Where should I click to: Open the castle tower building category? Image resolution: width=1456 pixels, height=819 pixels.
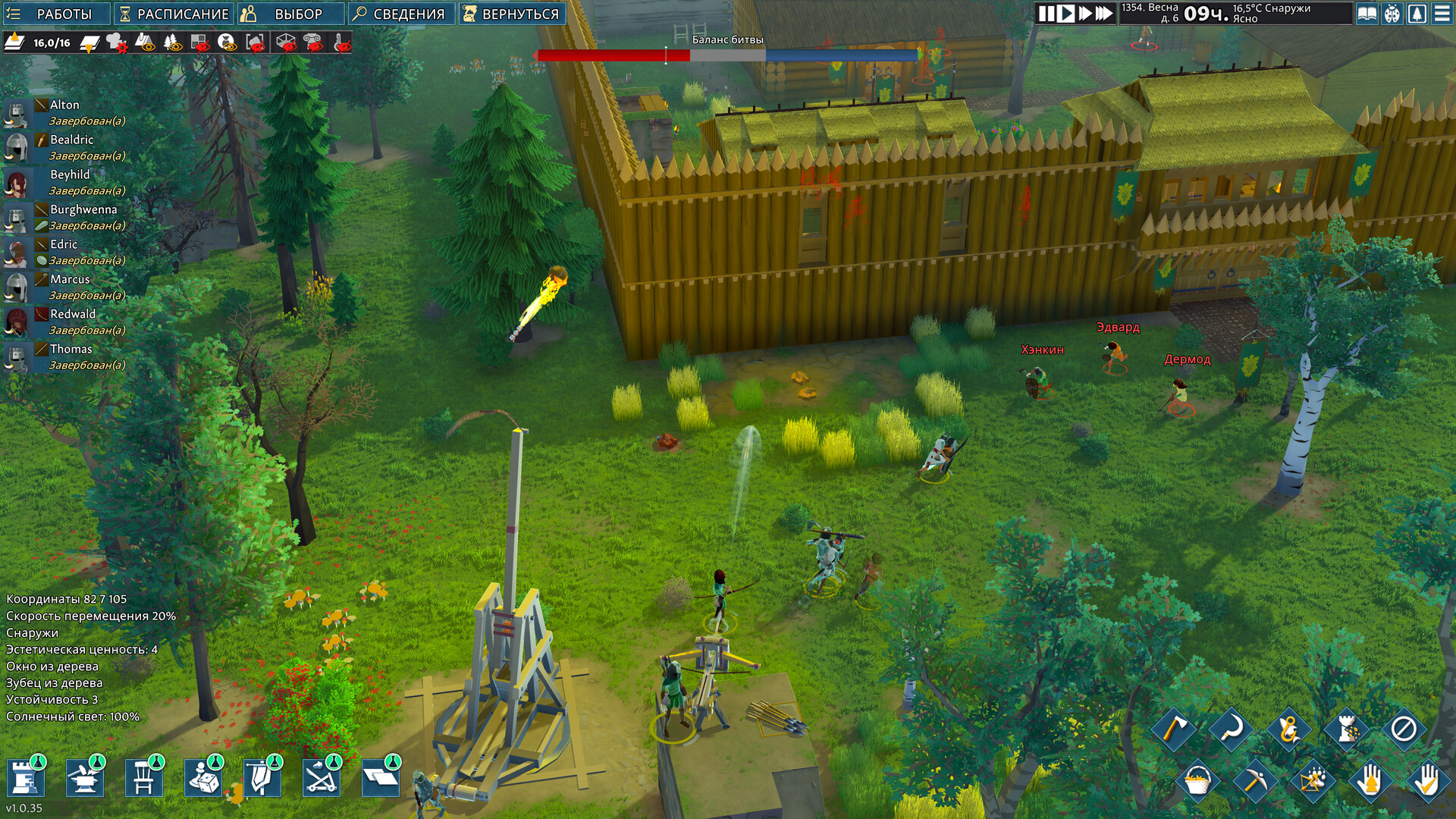(27, 778)
